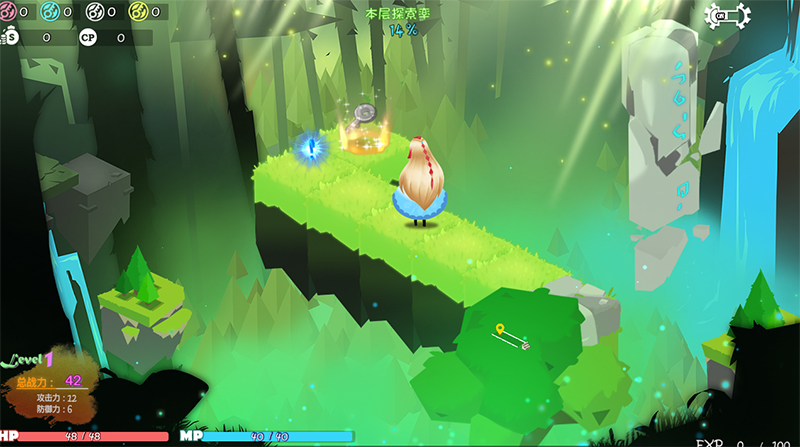Image resolution: width=800 pixels, height=447 pixels.
Task: Select the money bag currency icon
Action: 10,38
